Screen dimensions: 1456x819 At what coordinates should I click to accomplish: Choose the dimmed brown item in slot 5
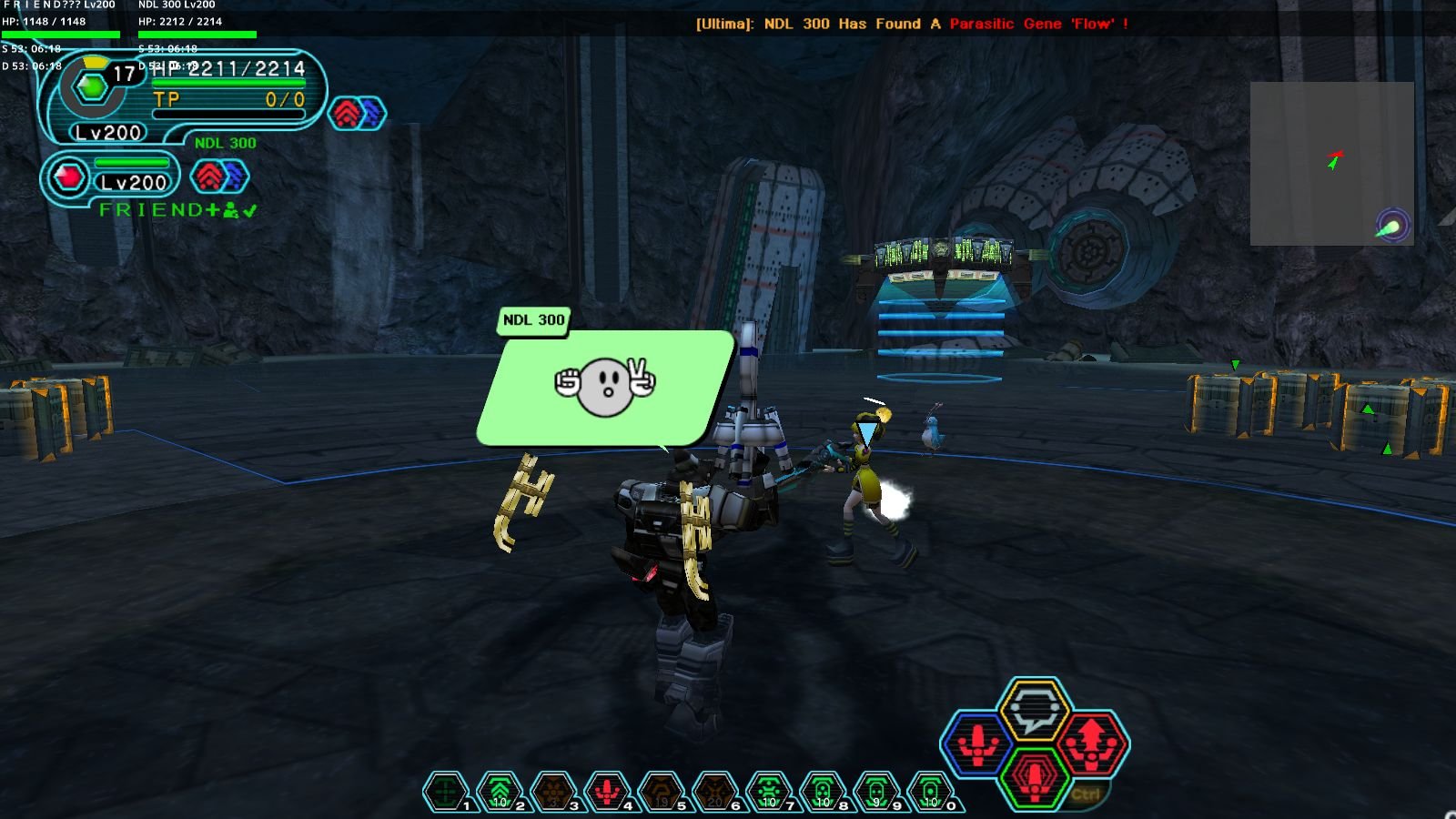pyautogui.click(x=661, y=792)
